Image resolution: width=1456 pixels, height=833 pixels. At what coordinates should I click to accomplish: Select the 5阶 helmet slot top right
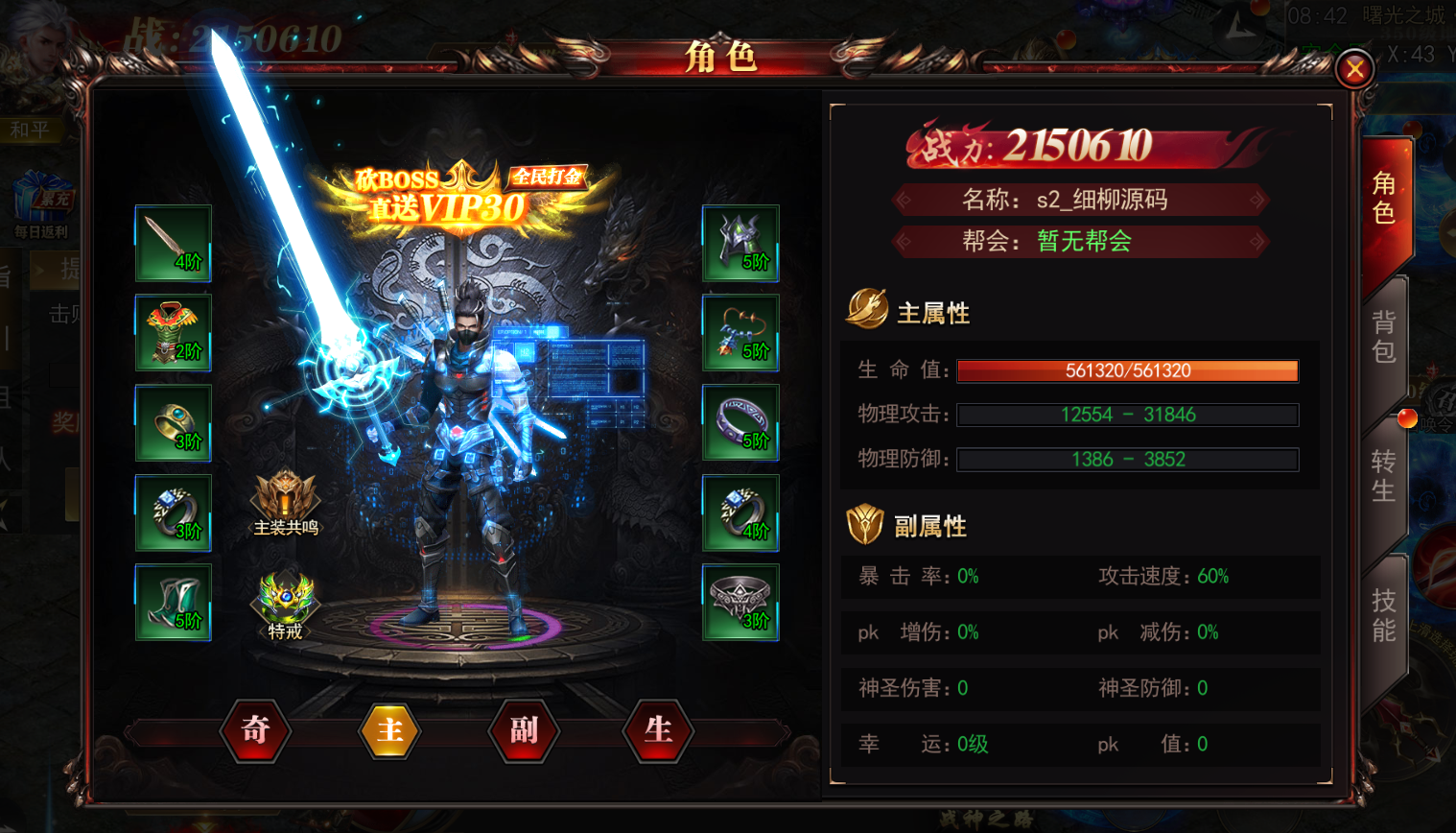pos(740,242)
